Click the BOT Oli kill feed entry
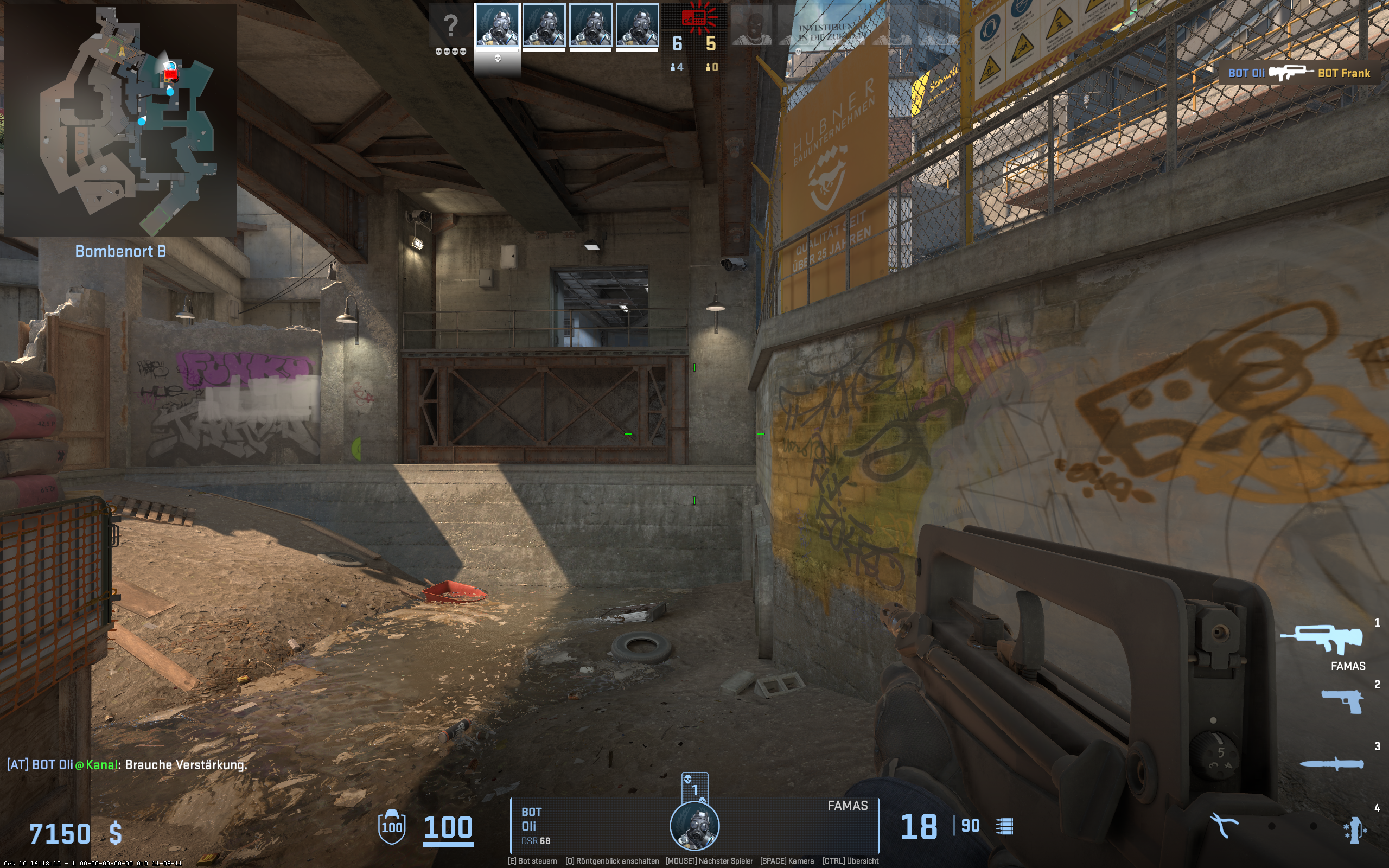 click(1299, 73)
